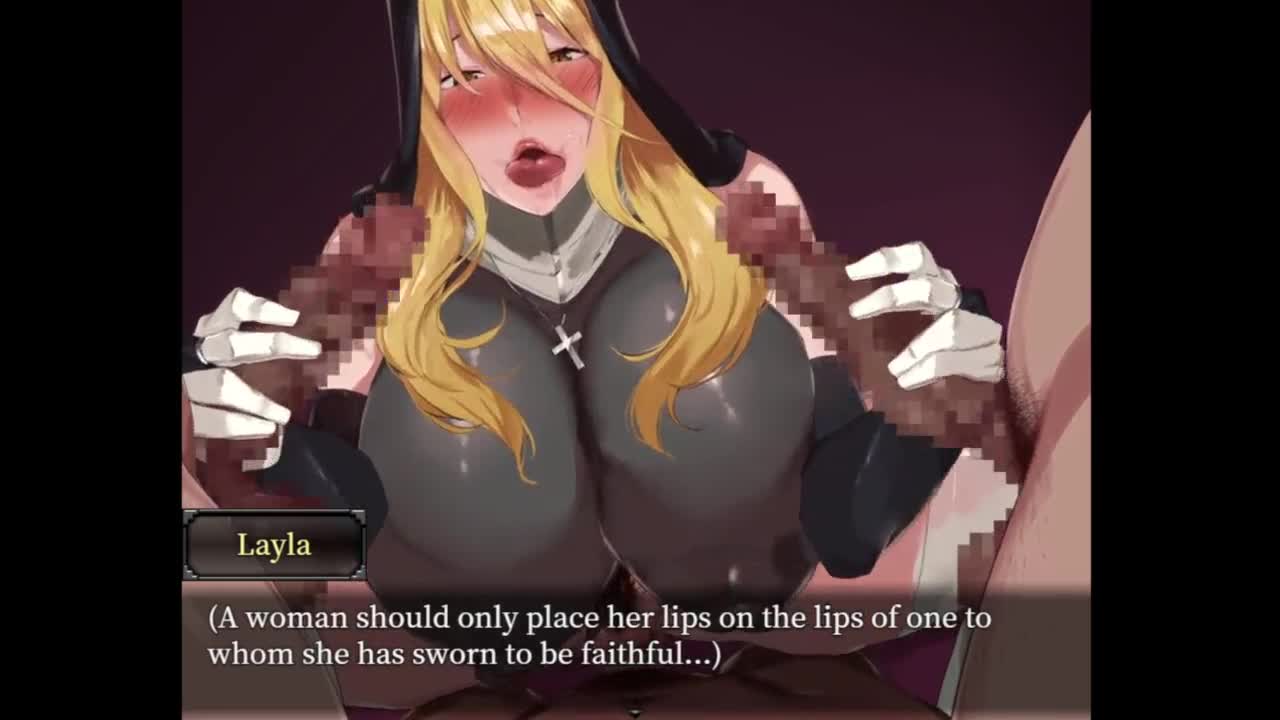
Task: Advance Layla's dialogue text box
Action: 598,636
